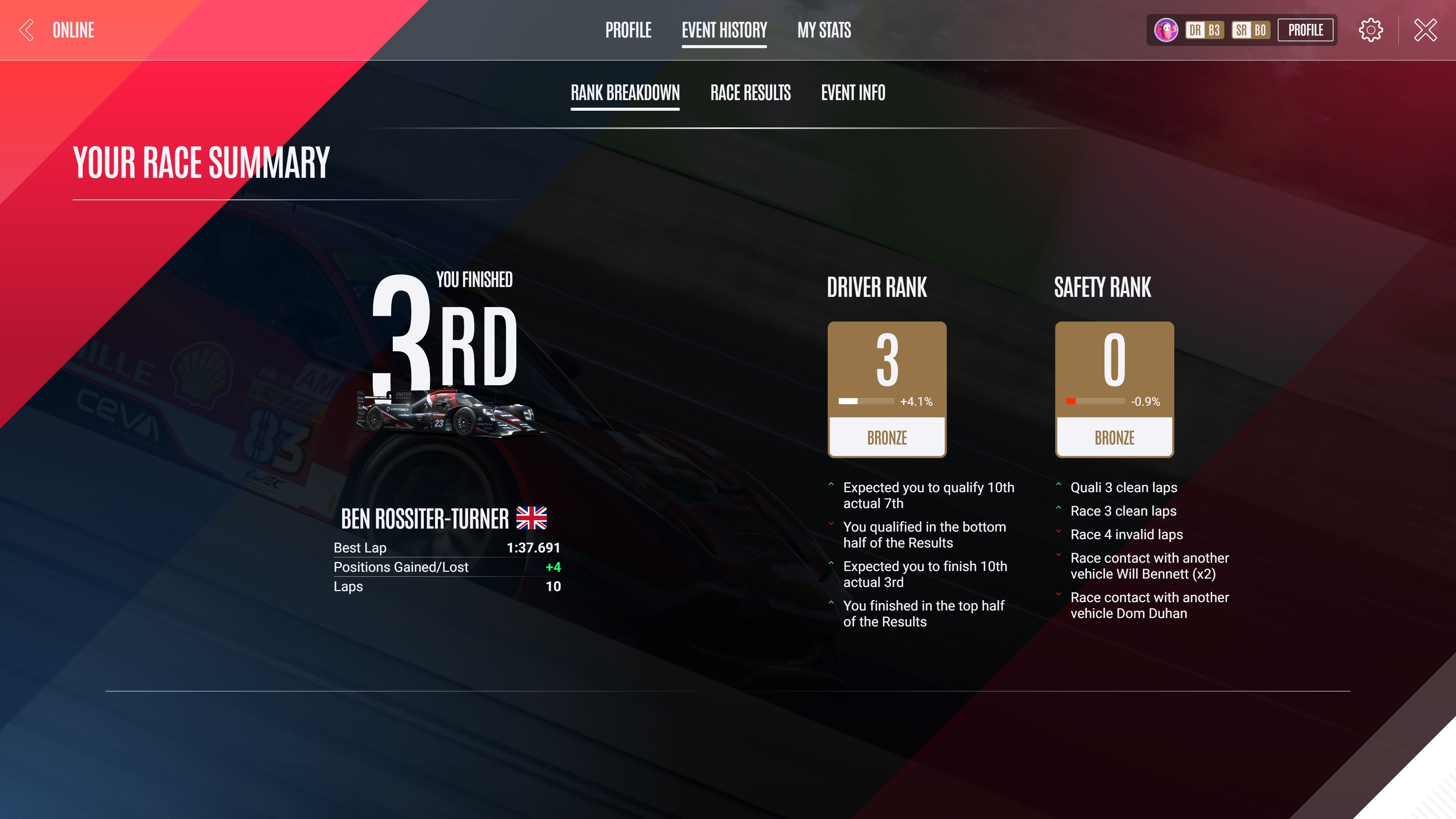Open settings with the gear icon
This screenshot has width=1456, height=819.
(1371, 30)
